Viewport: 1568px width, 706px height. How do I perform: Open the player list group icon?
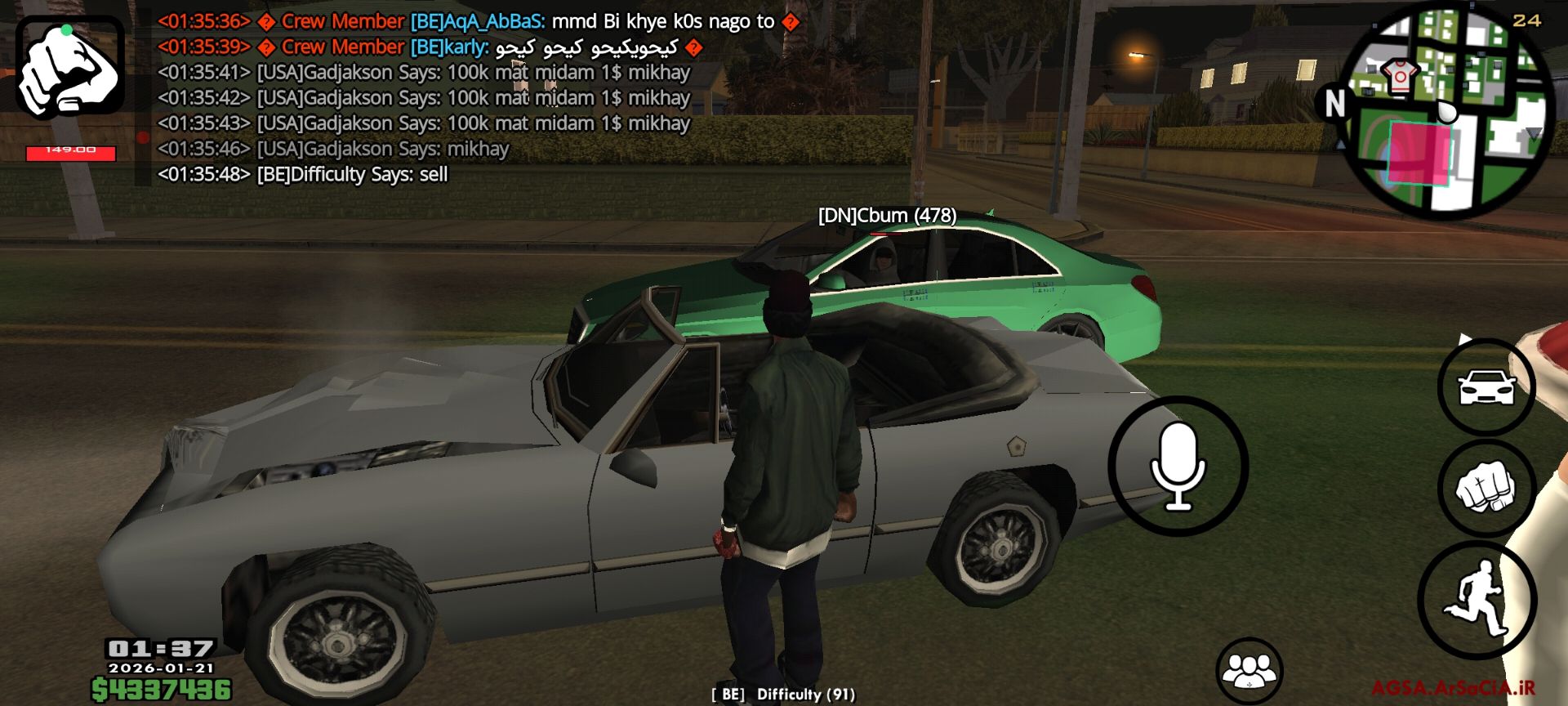(x=1249, y=670)
